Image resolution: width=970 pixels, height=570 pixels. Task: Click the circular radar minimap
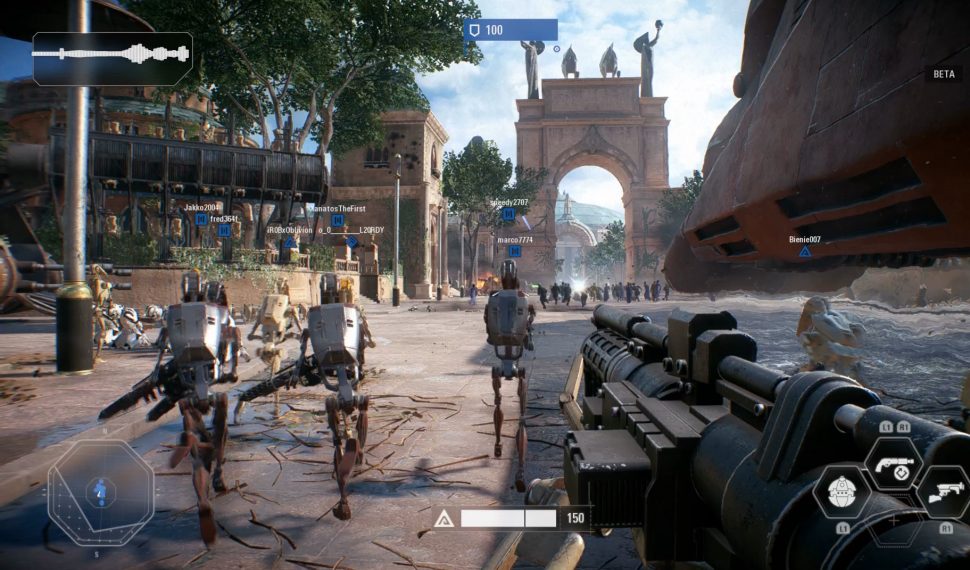click(x=100, y=492)
